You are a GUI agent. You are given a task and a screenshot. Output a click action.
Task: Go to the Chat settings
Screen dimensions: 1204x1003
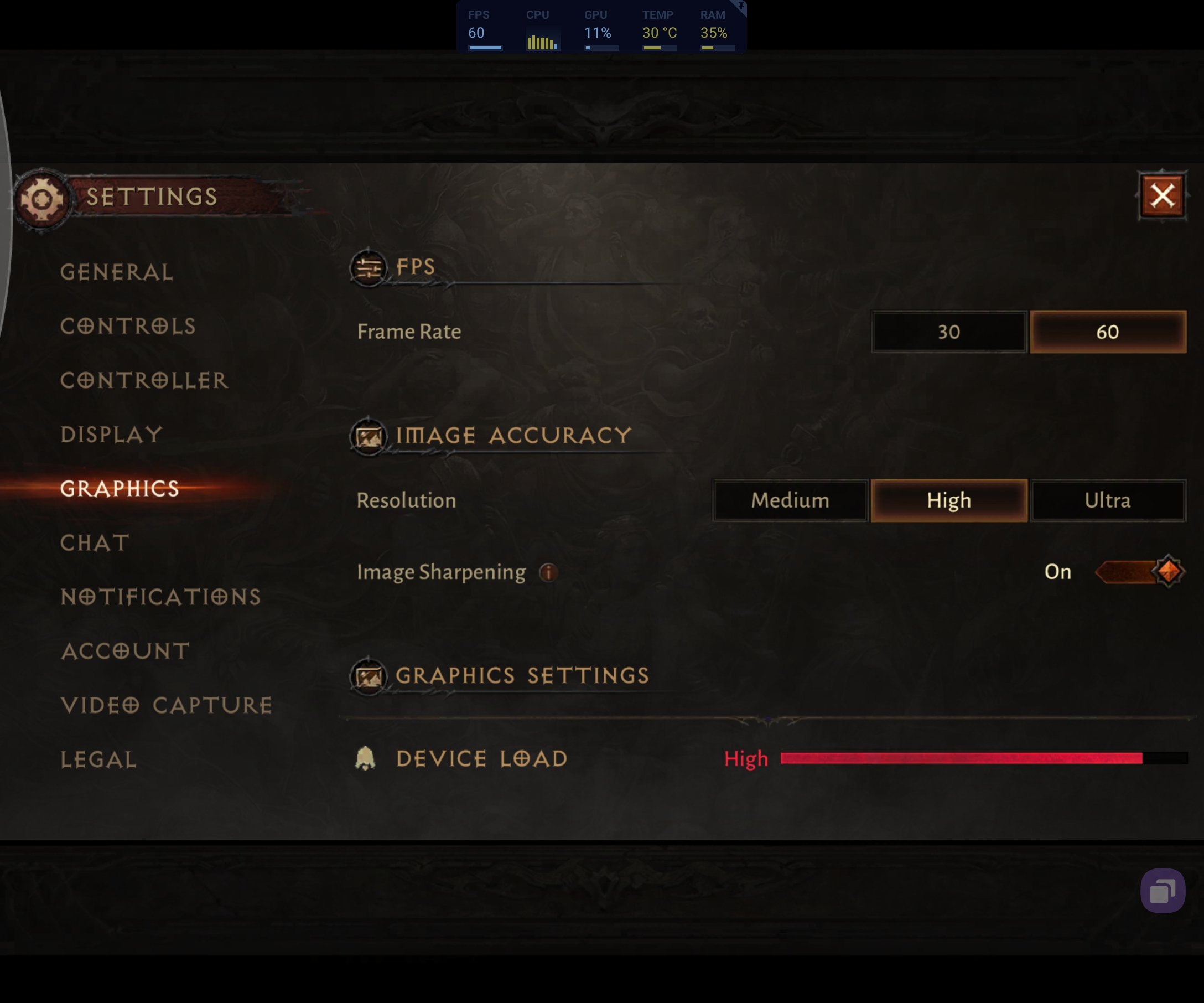95,542
